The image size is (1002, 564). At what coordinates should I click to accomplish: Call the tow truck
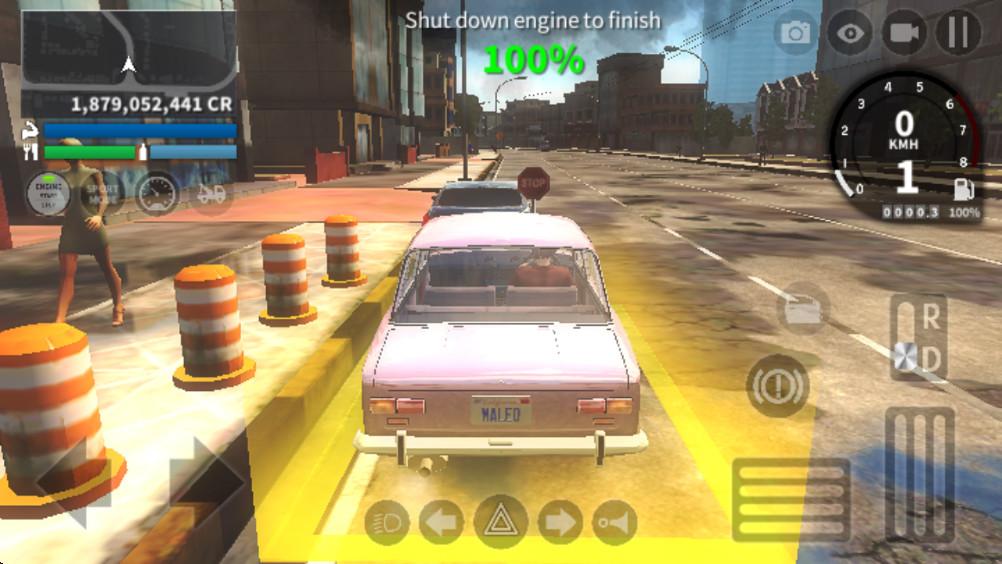[x=211, y=194]
